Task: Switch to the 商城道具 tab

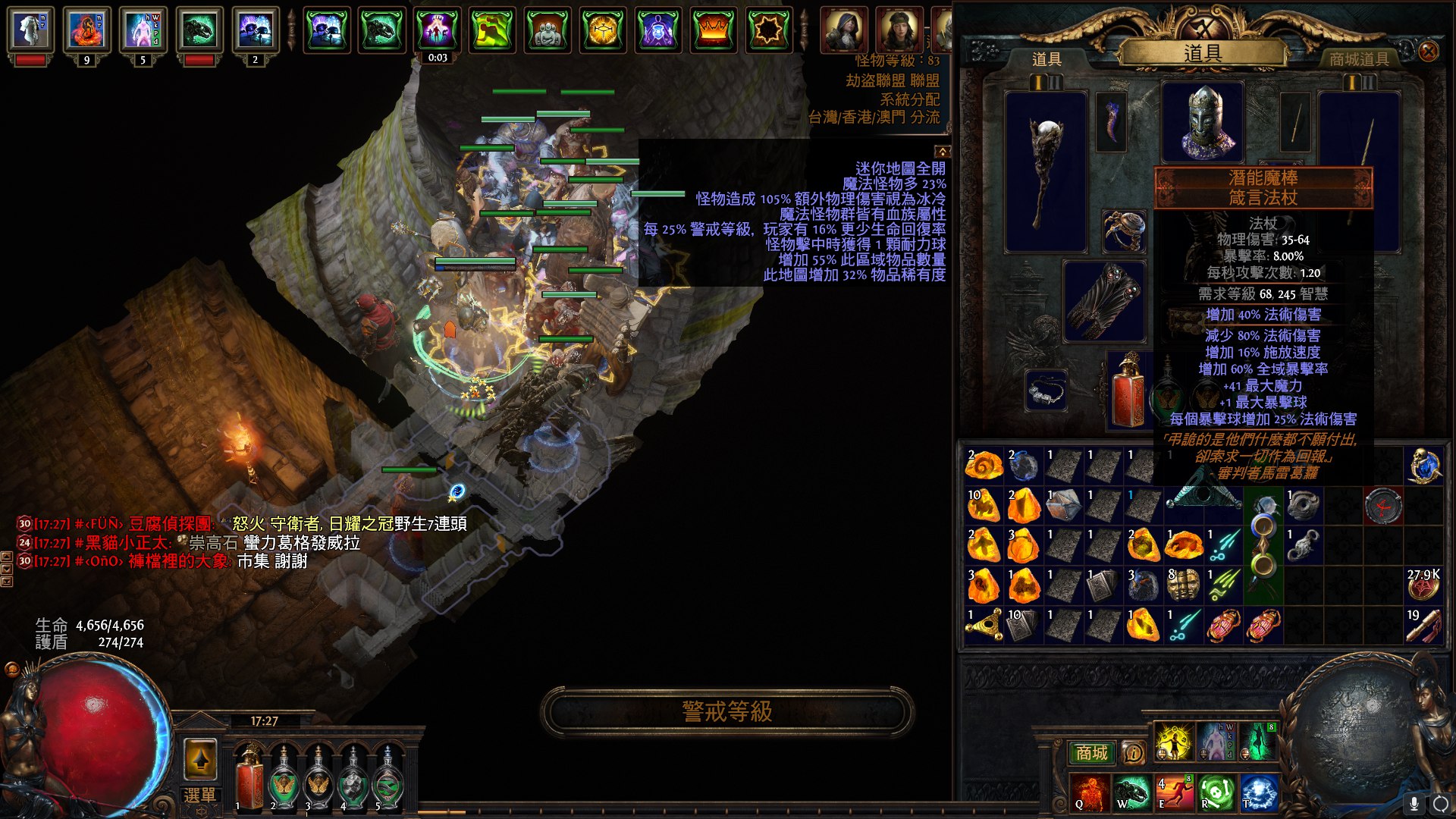Action: pyautogui.click(x=1359, y=59)
